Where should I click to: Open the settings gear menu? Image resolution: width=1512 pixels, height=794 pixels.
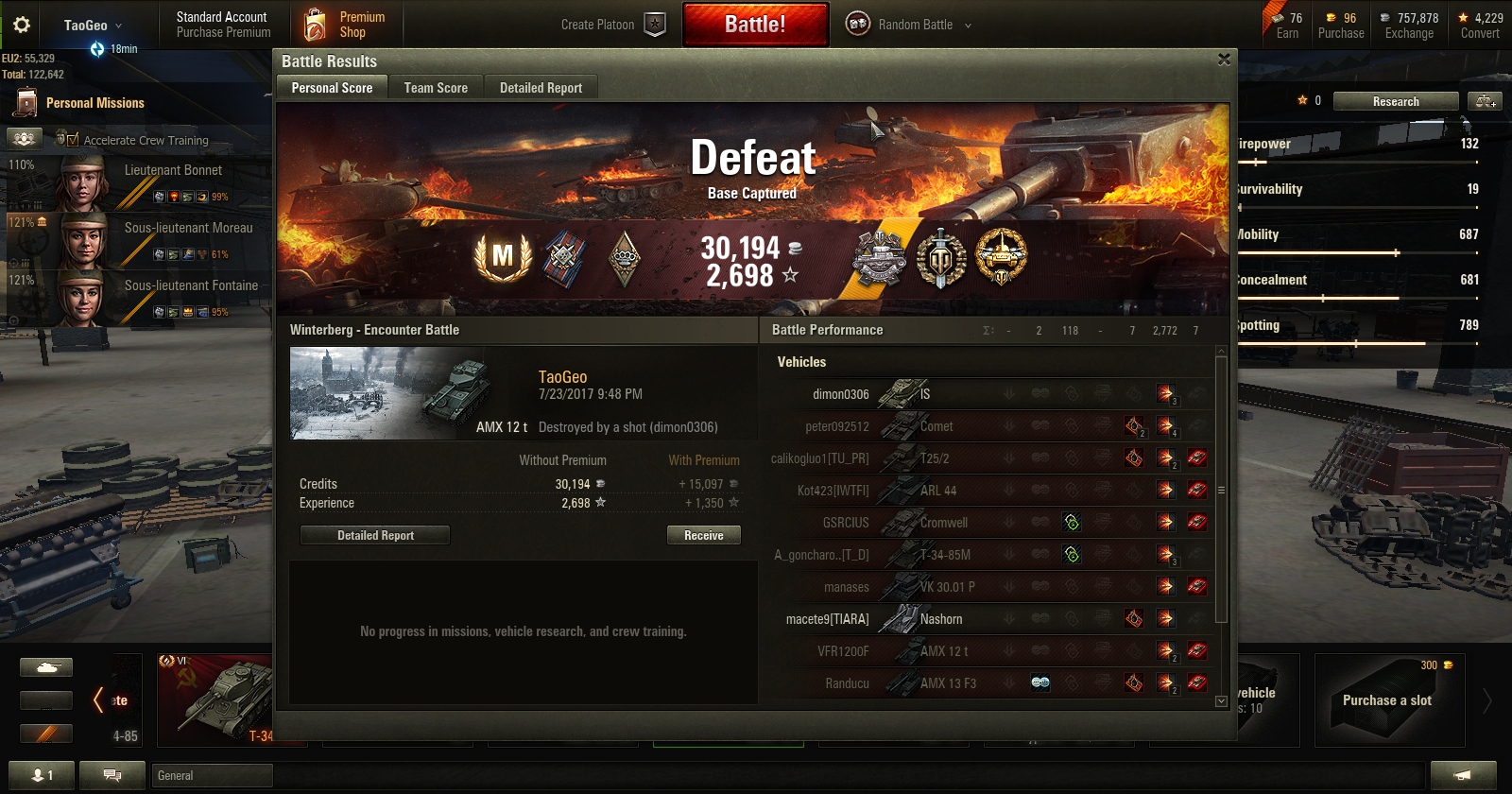point(22,25)
